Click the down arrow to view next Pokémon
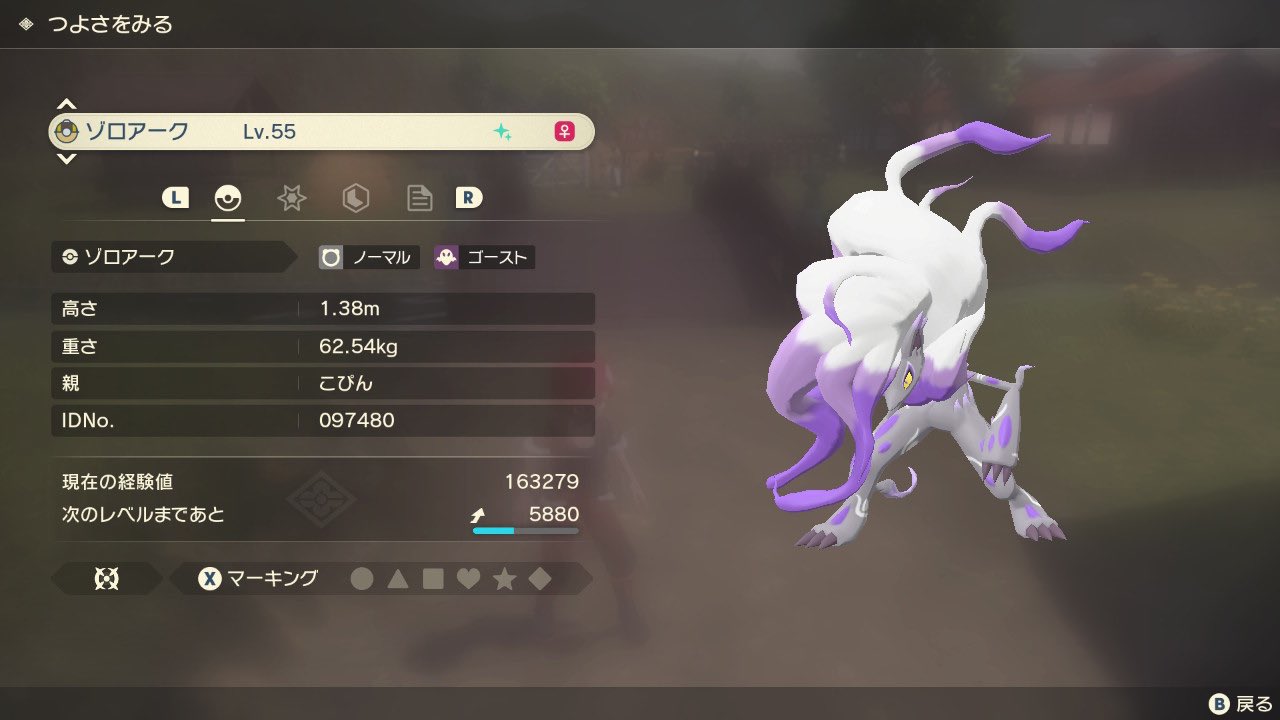The height and width of the screenshot is (720, 1280). [66, 159]
